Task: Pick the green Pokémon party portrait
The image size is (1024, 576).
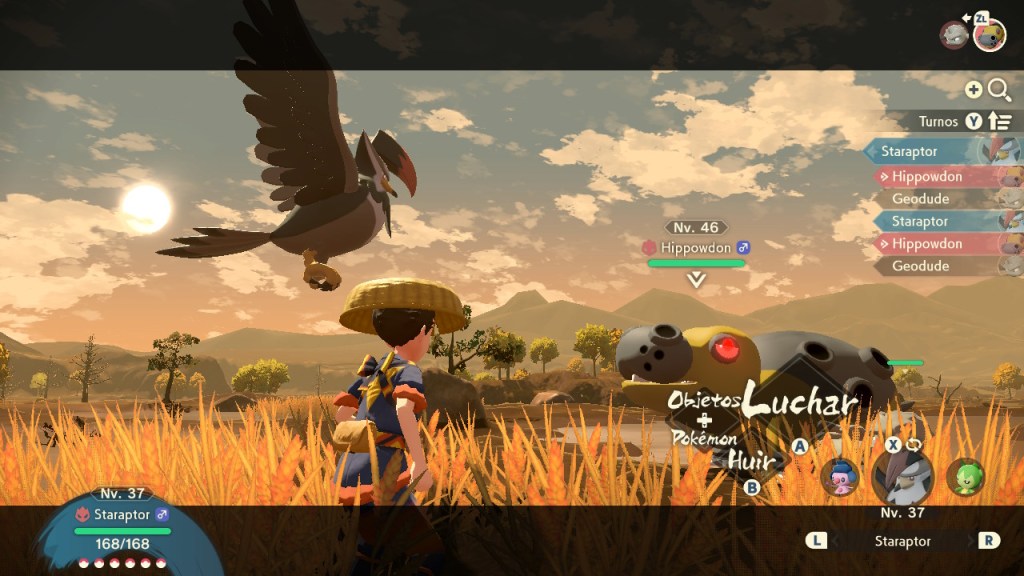Action: 965,477
